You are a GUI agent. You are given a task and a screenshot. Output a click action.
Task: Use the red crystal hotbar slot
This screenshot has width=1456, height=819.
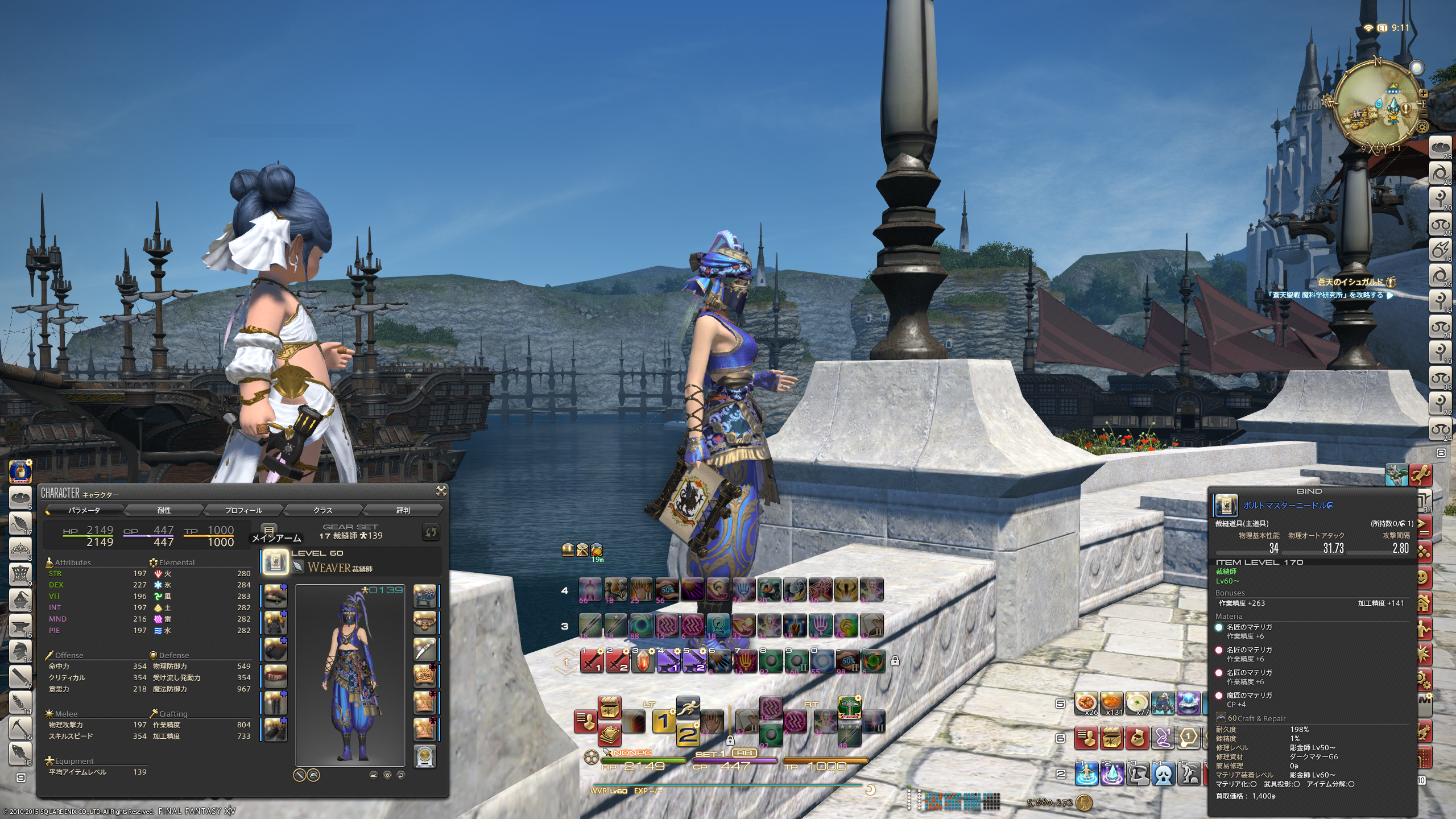click(643, 661)
